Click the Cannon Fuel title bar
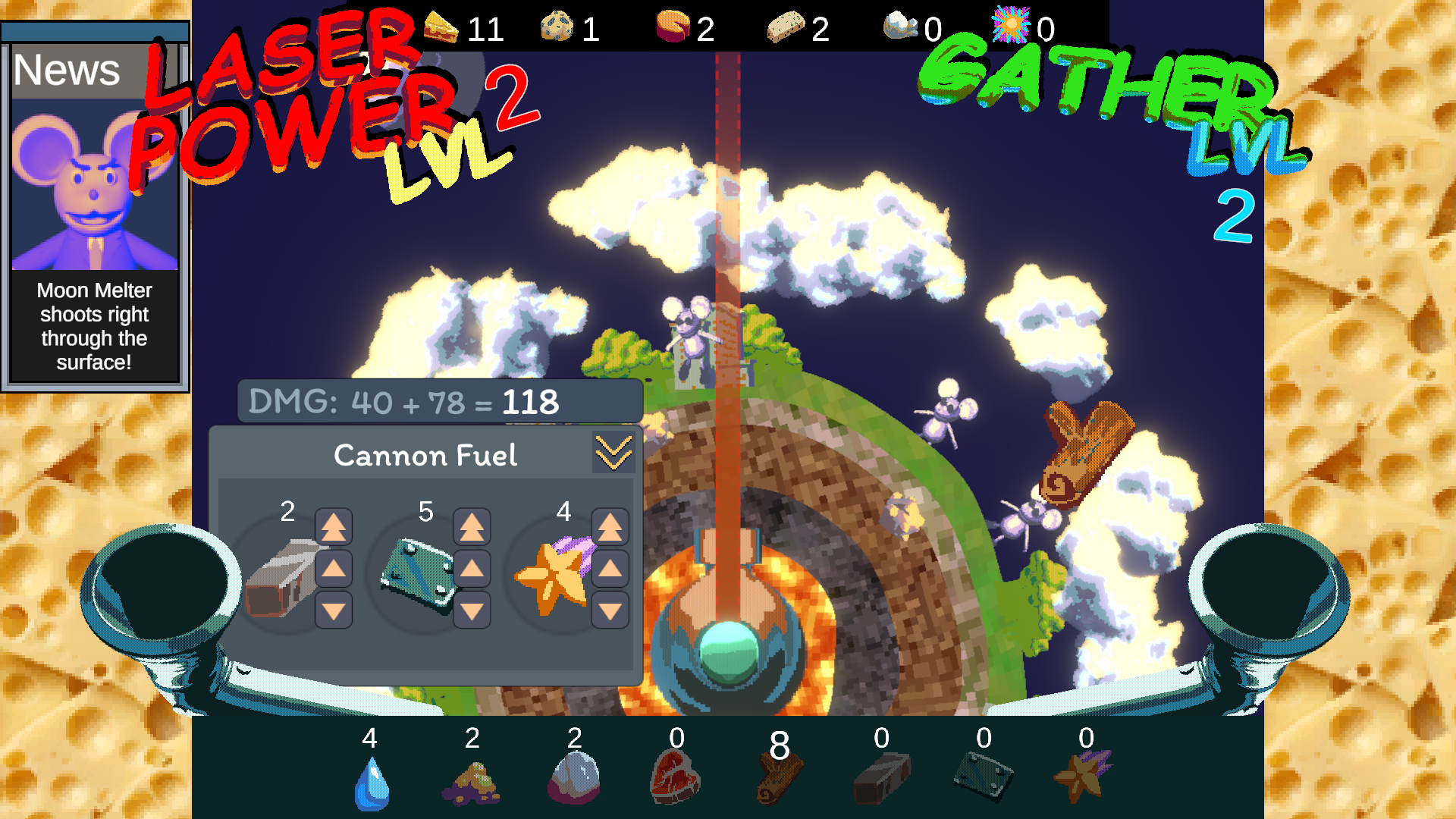1456x819 pixels. click(x=425, y=455)
